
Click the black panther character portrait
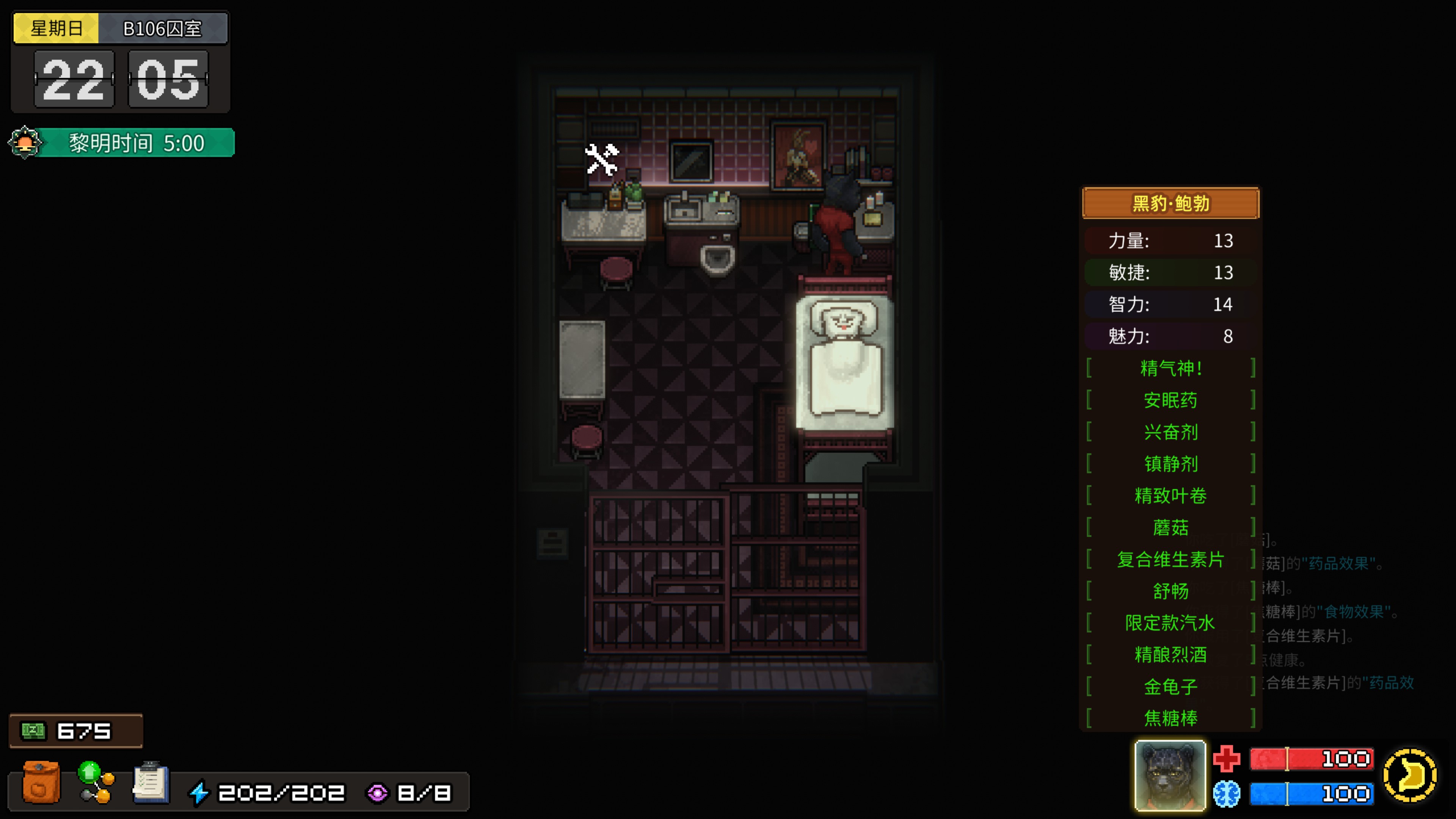pos(1169,775)
